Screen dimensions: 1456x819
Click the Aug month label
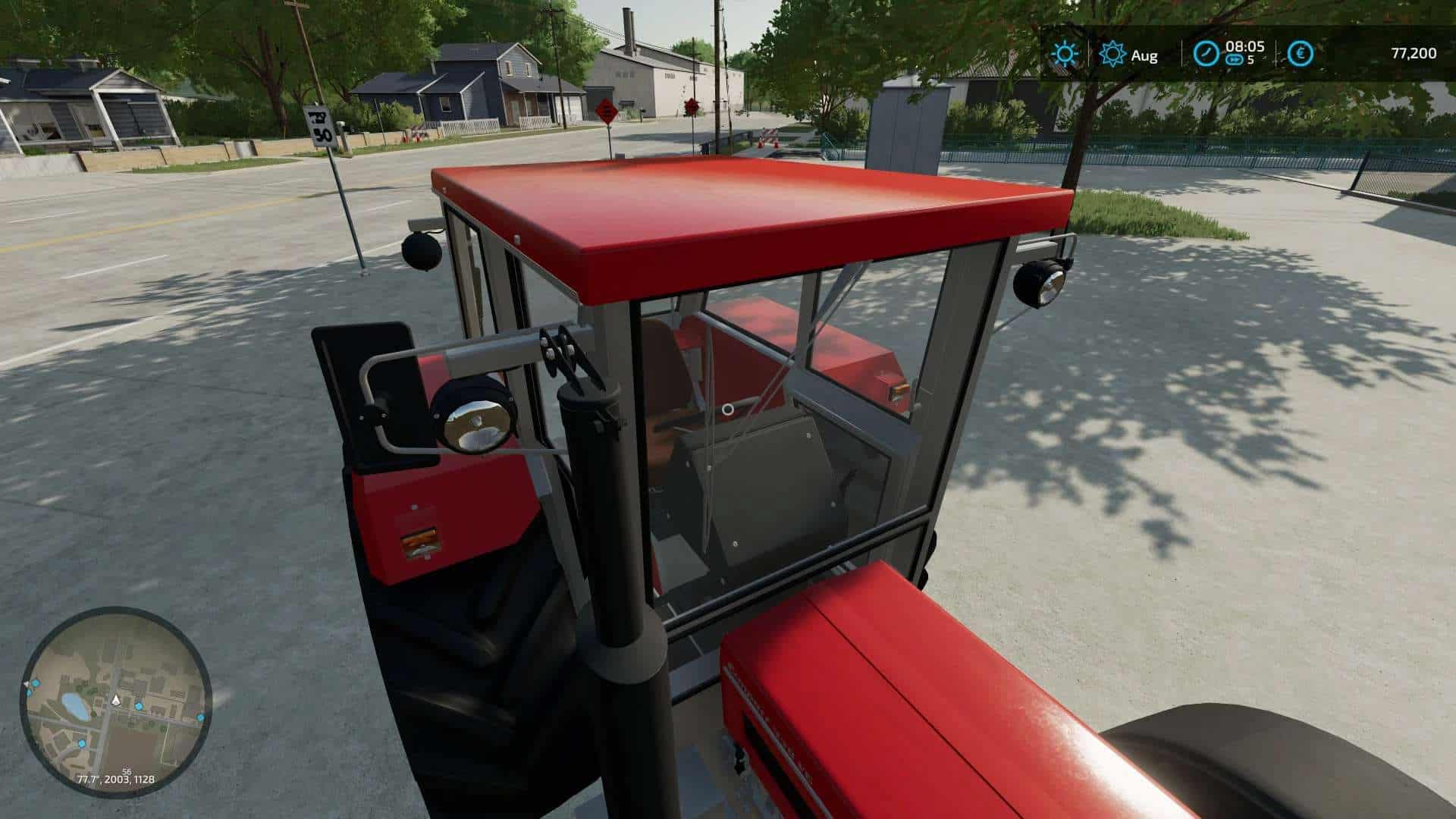point(1144,55)
